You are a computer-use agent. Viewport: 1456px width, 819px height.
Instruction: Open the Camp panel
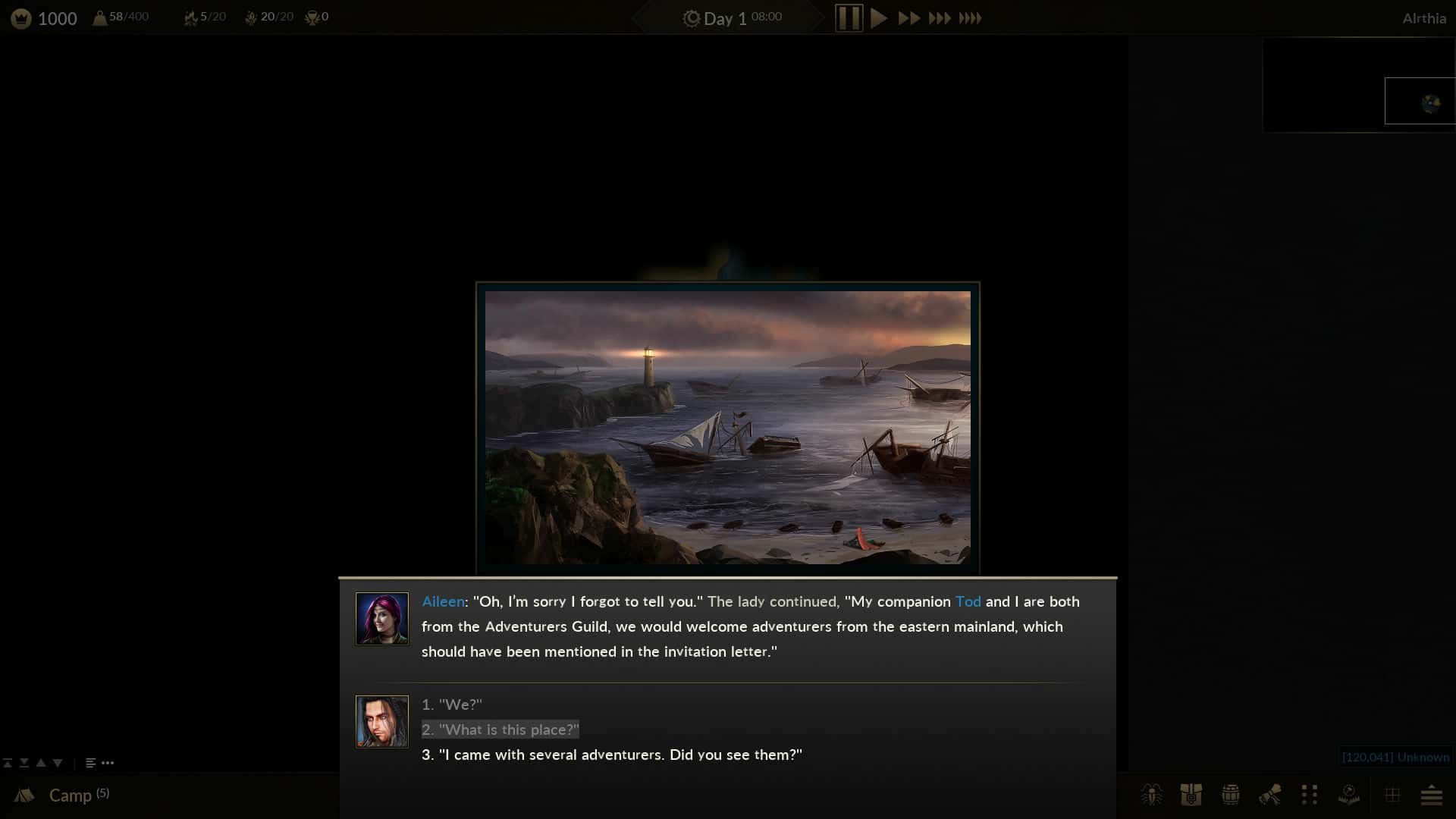(71, 795)
